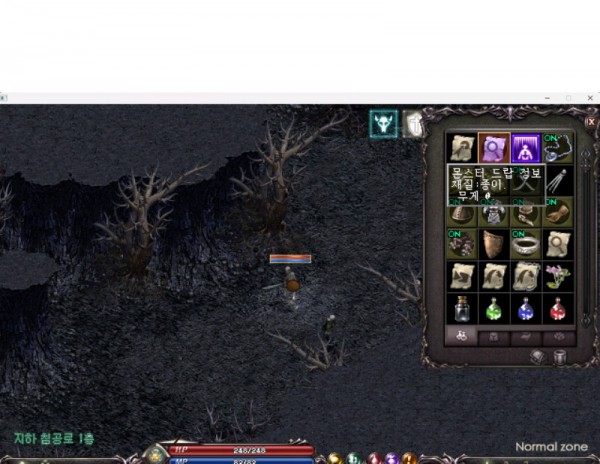Click the trash can button

560,357
